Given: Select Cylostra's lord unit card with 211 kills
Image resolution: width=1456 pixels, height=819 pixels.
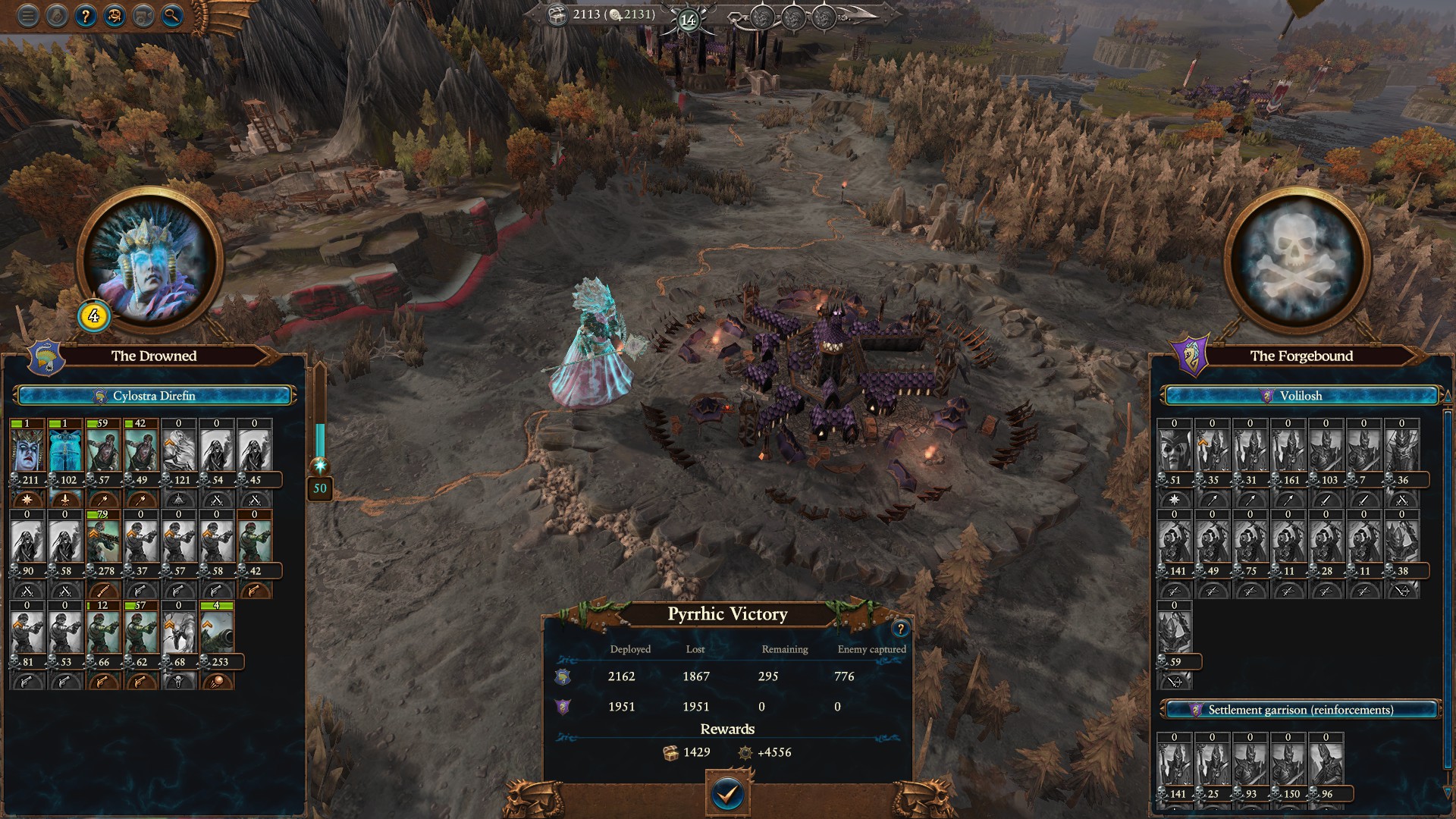Looking at the screenshot, I should tap(28, 452).
